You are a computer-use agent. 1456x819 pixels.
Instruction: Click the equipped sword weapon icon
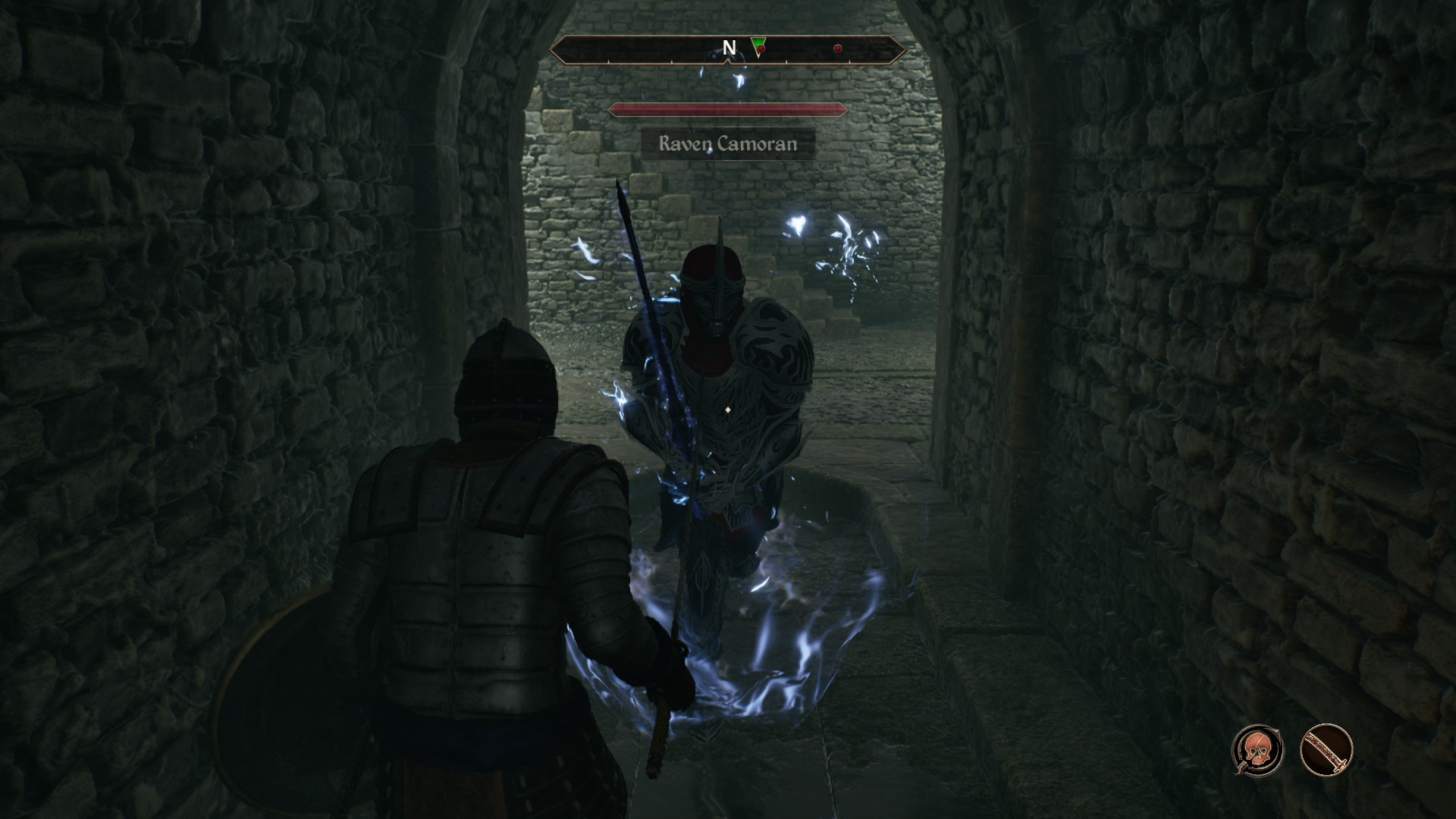point(1326,750)
